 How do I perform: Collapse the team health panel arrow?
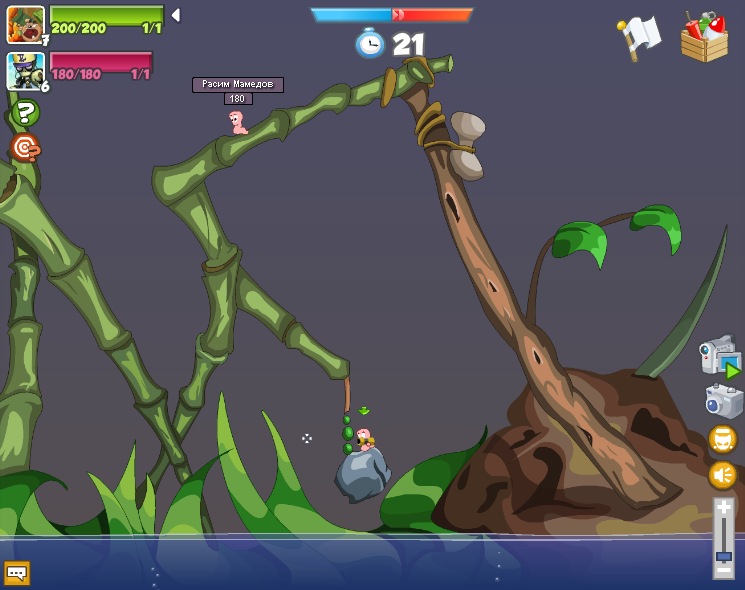(x=176, y=15)
